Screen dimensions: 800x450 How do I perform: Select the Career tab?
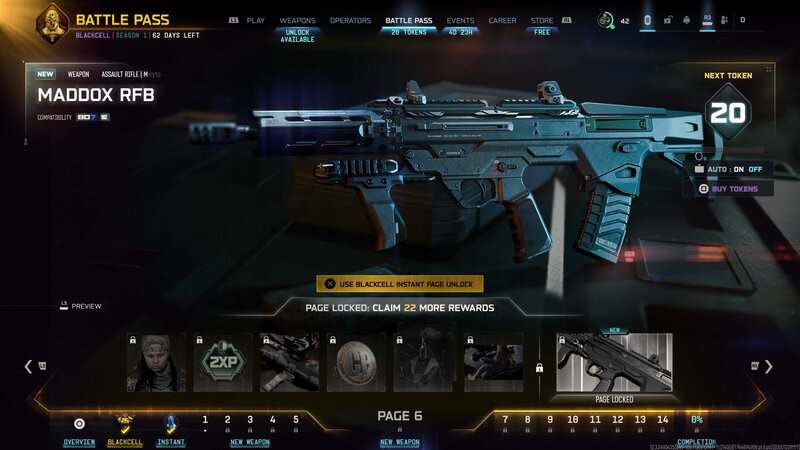(502, 20)
